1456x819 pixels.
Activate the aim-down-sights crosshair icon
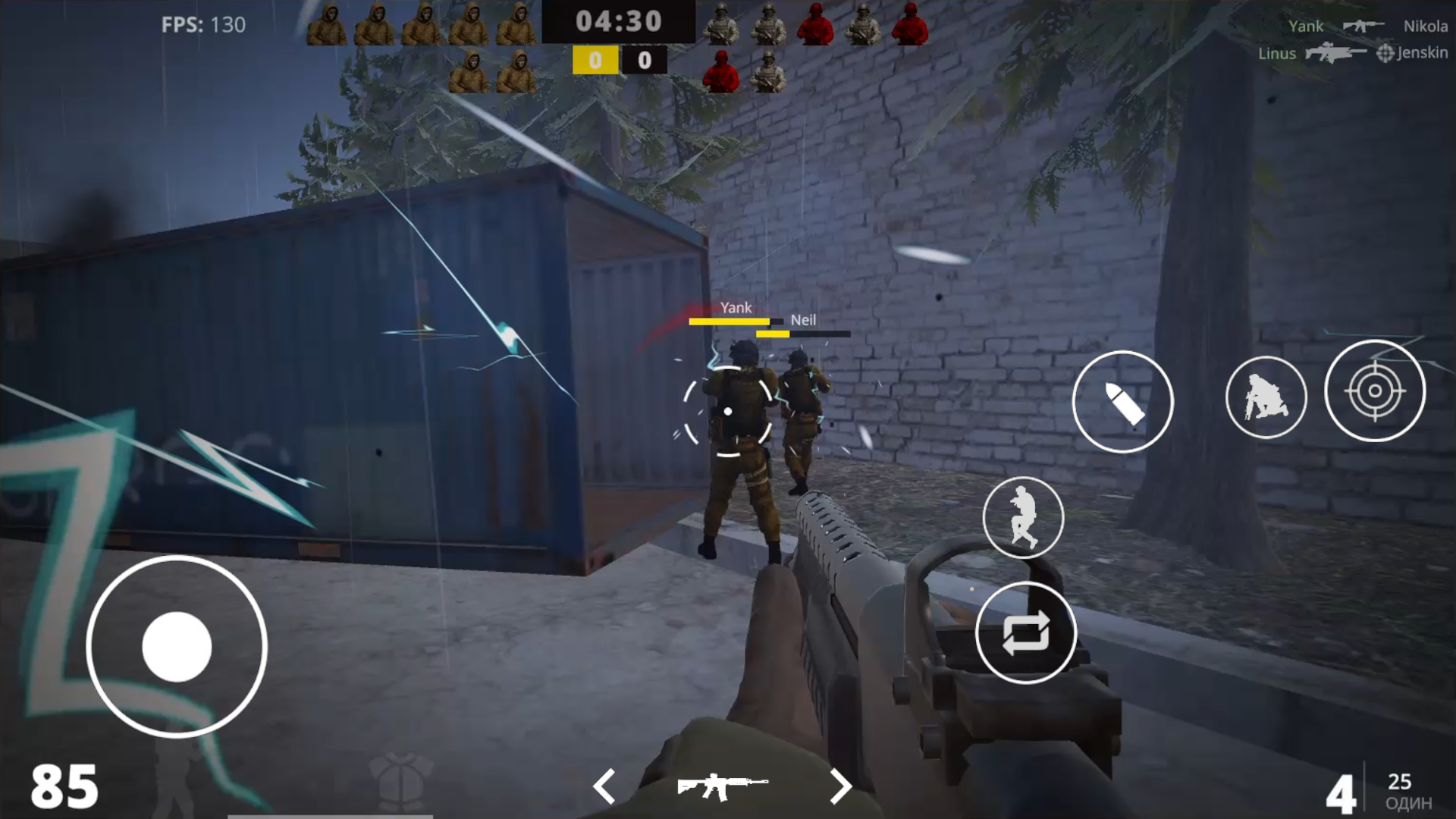click(x=1376, y=391)
